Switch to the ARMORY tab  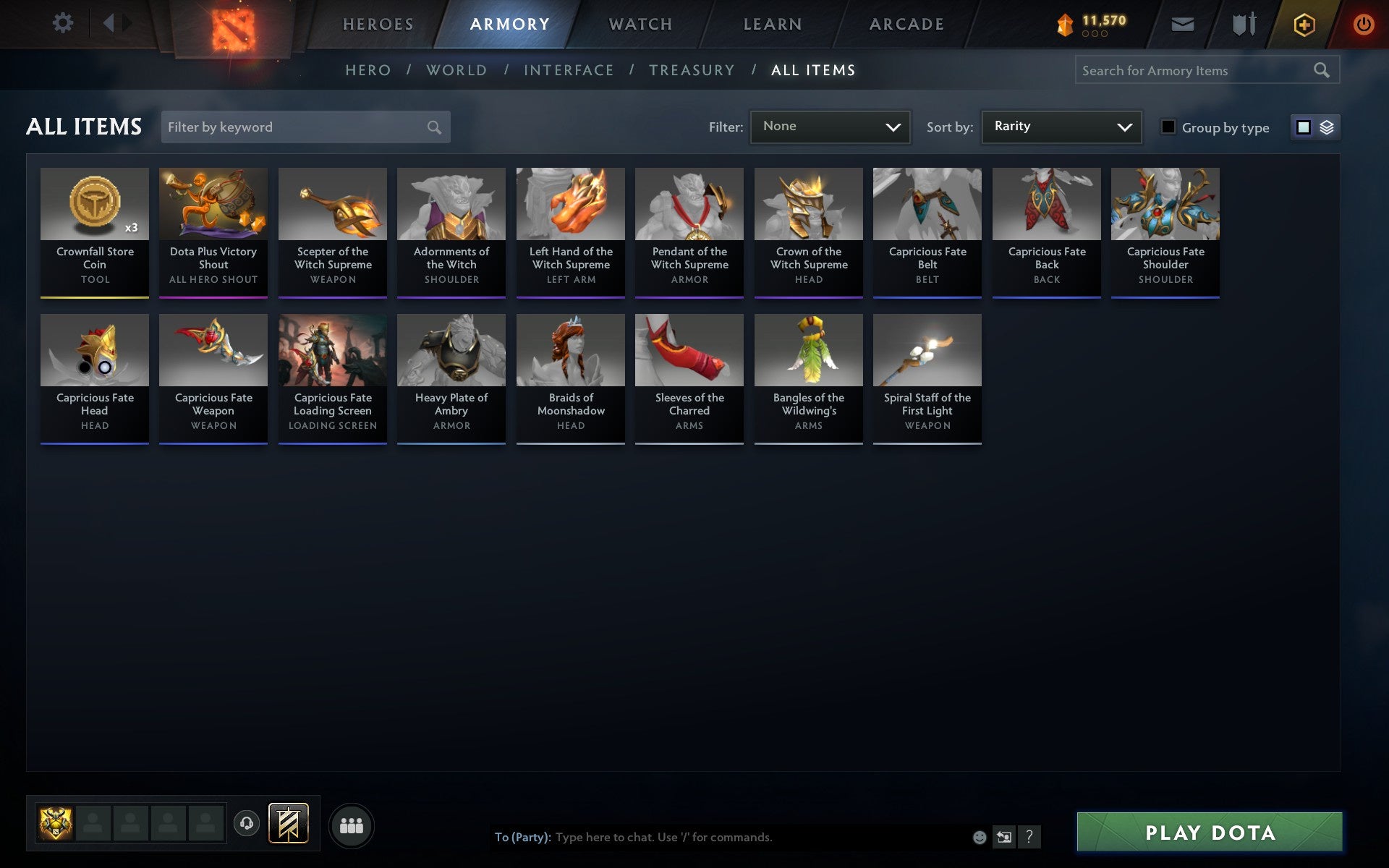[510, 23]
